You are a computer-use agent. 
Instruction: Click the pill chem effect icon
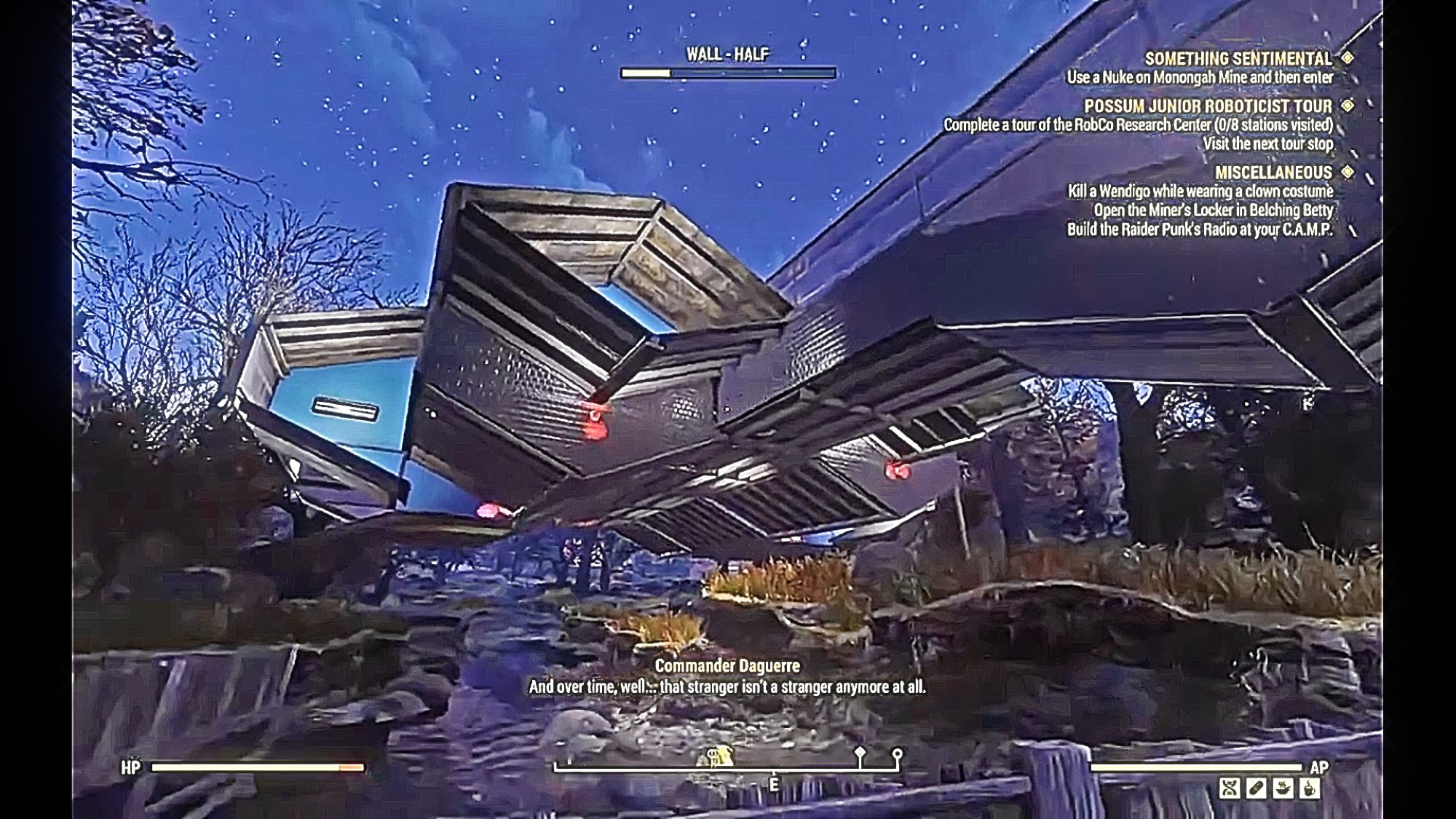[1257, 788]
